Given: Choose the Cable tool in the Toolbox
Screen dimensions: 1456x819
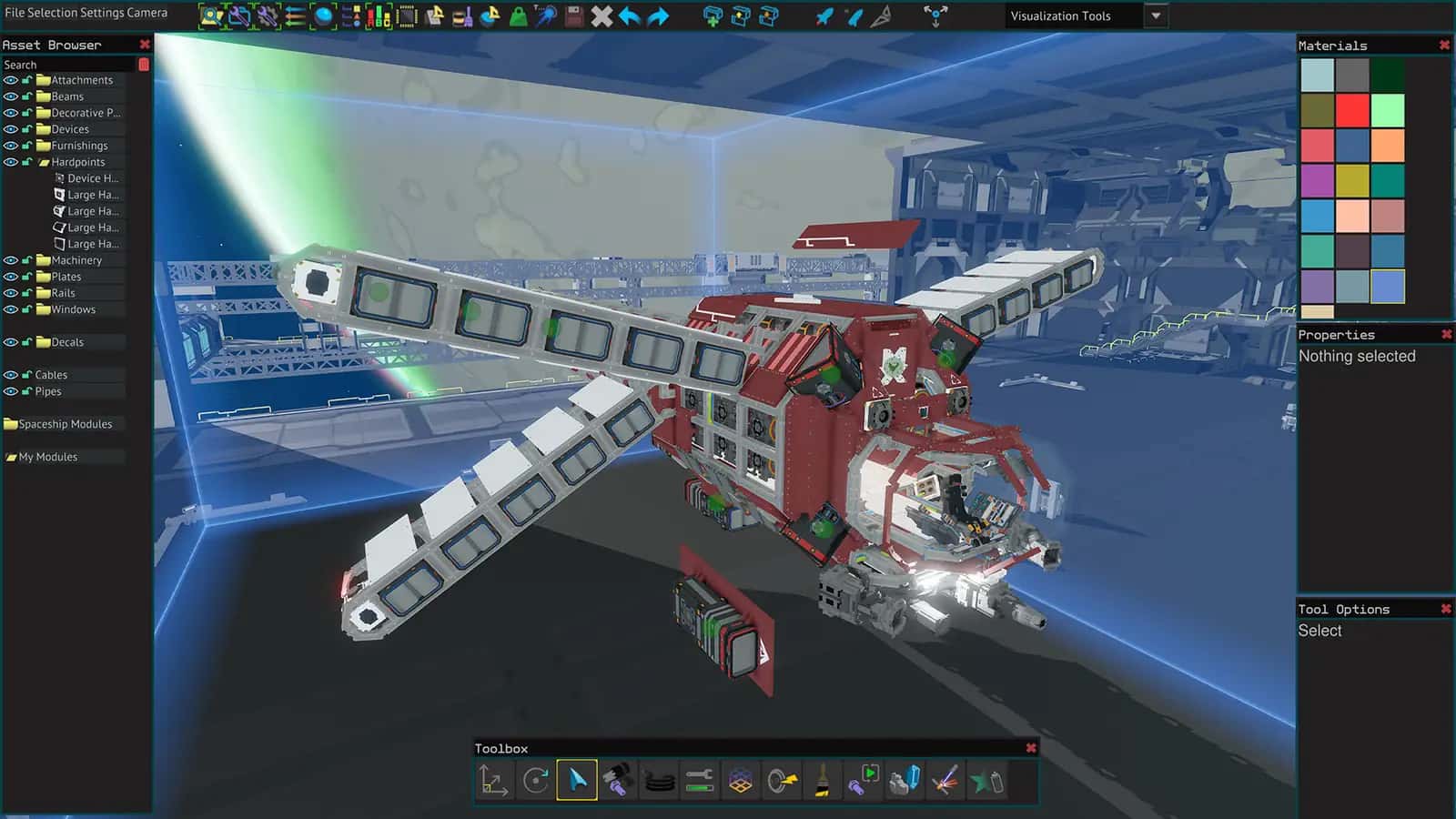Looking at the screenshot, I should (659, 781).
